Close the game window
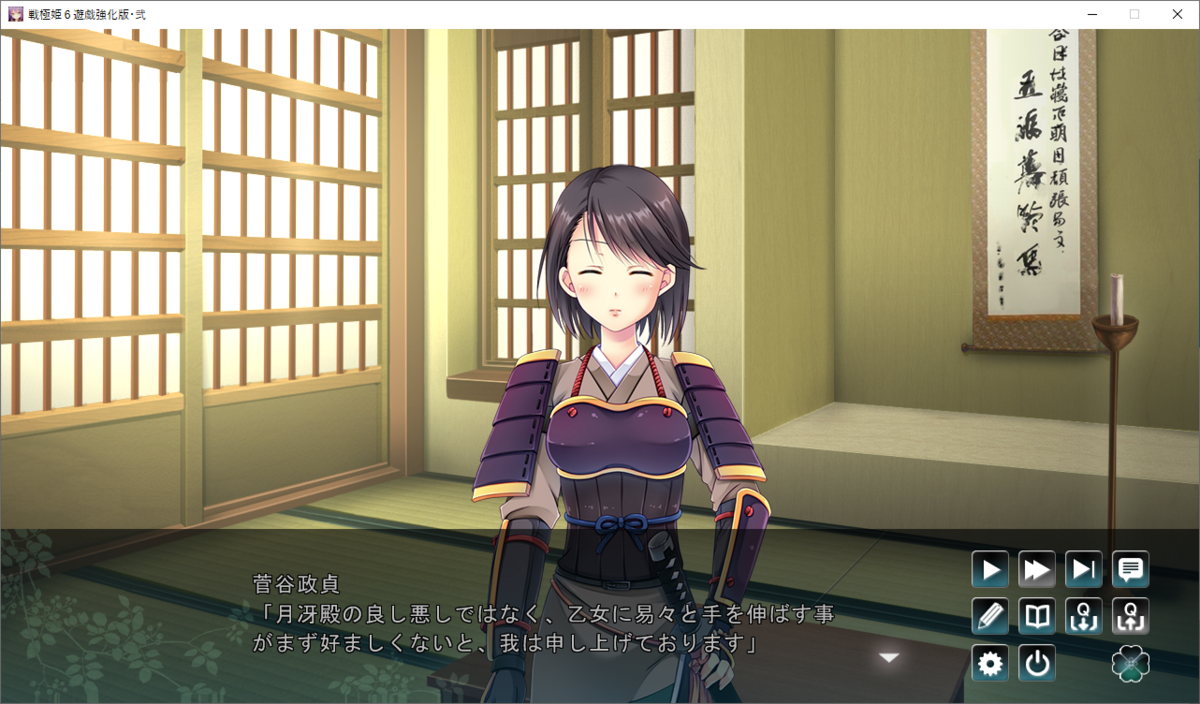 tap(1177, 14)
